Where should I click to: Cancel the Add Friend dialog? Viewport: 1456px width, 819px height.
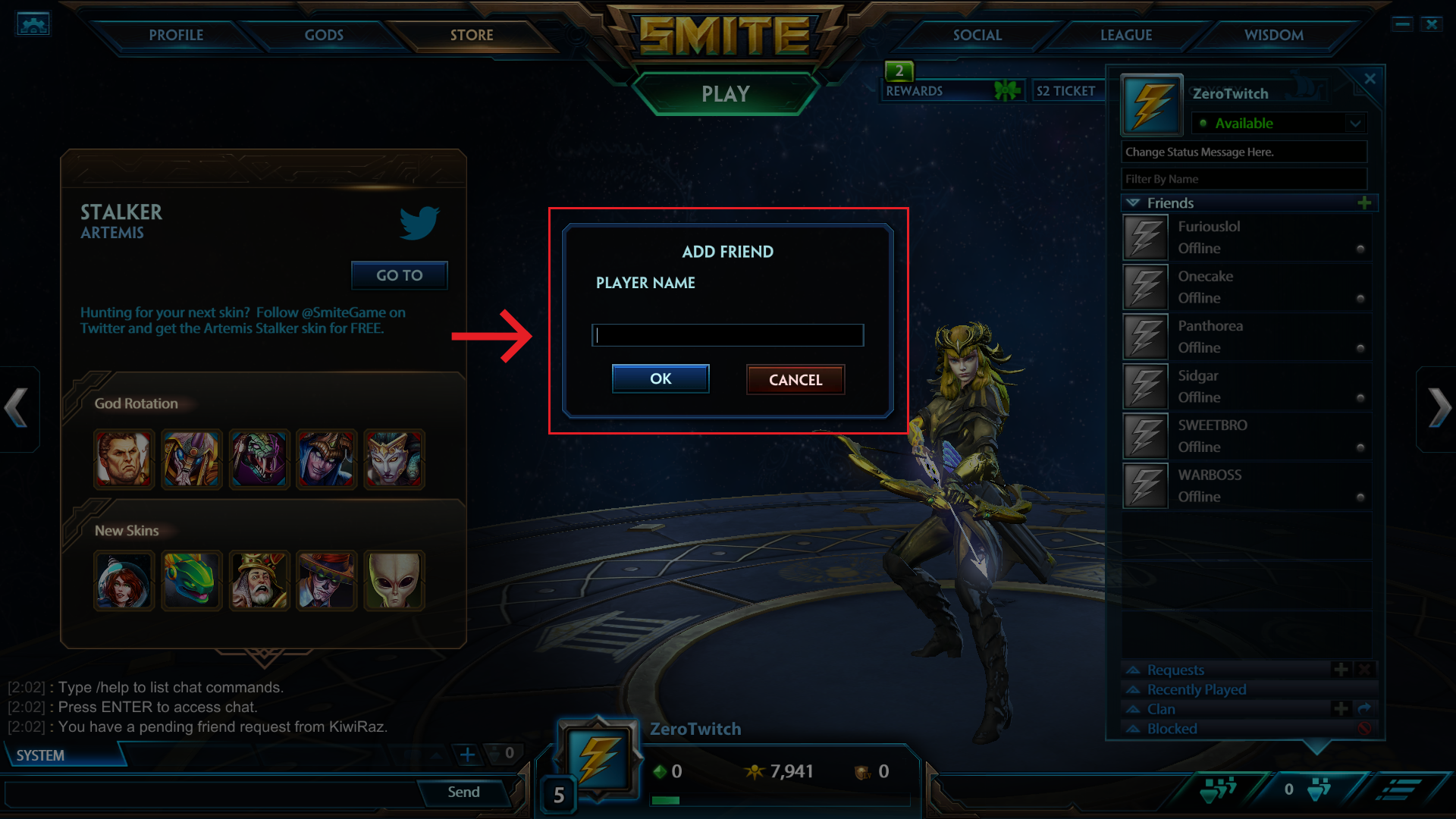pyautogui.click(x=795, y=379)
